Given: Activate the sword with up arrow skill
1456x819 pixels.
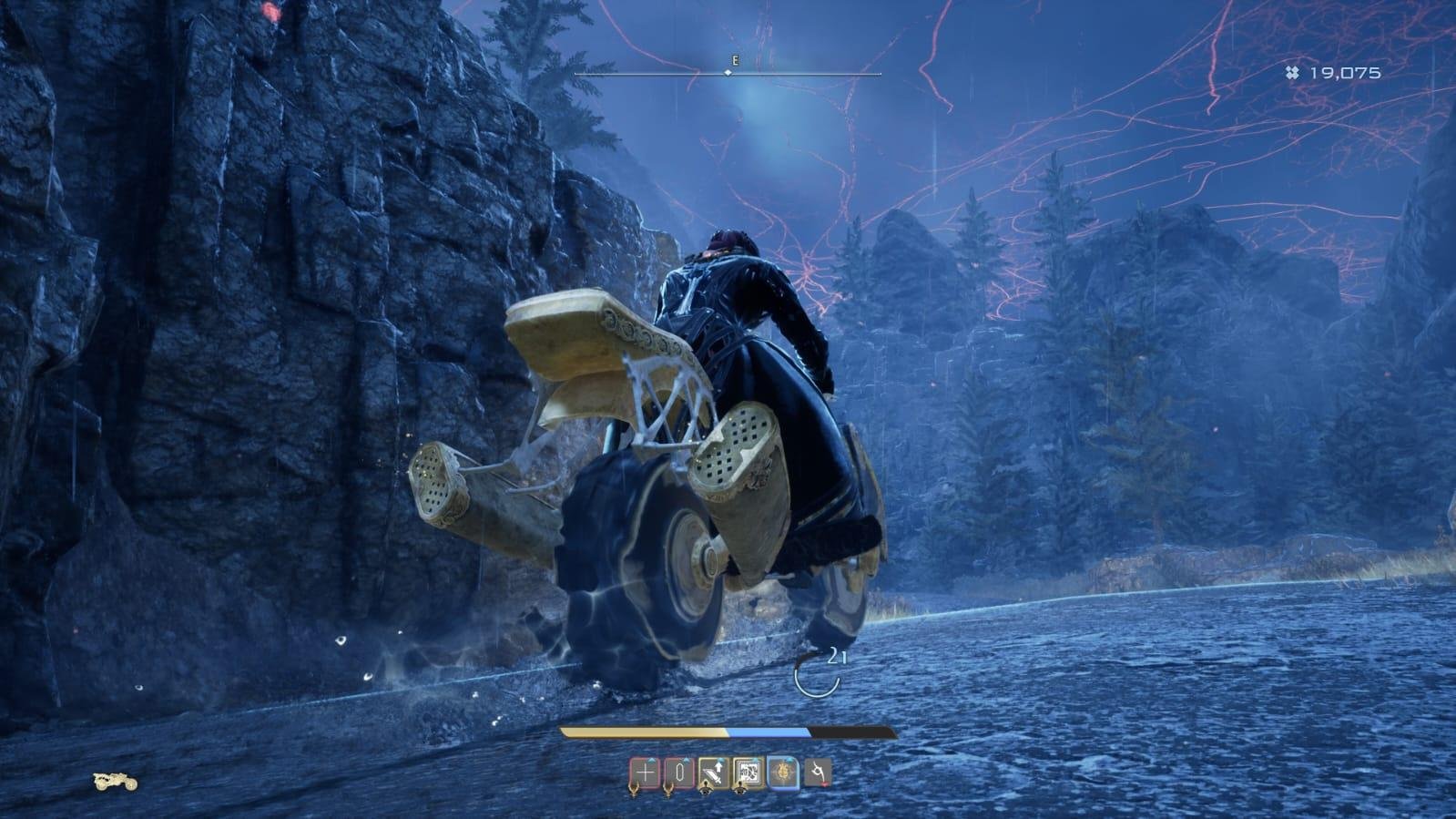Looking at the screenshot, I should point(713,773).
